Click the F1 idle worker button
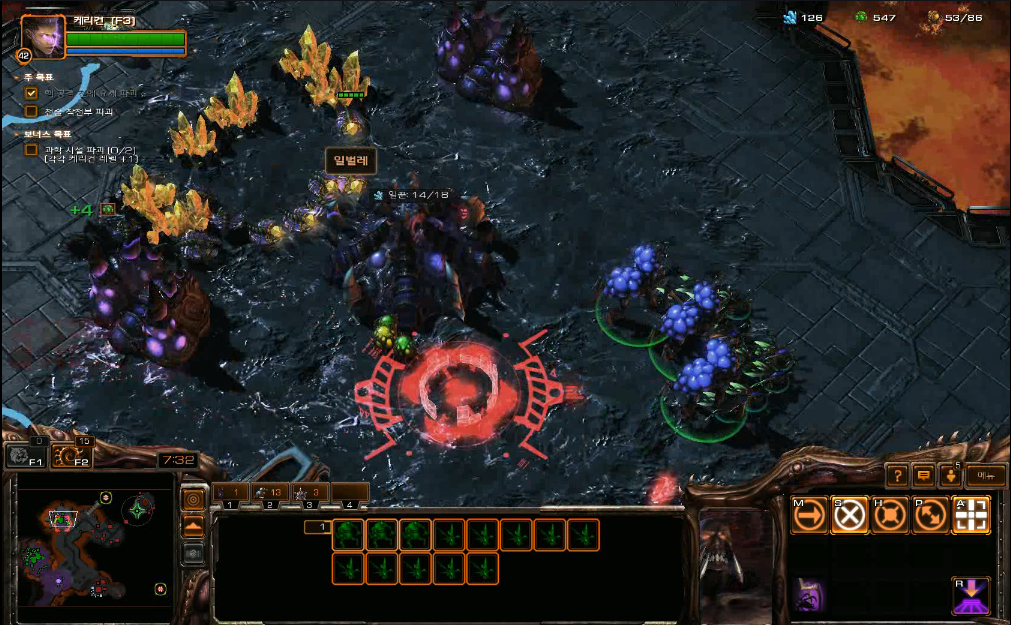 (25, 457)
